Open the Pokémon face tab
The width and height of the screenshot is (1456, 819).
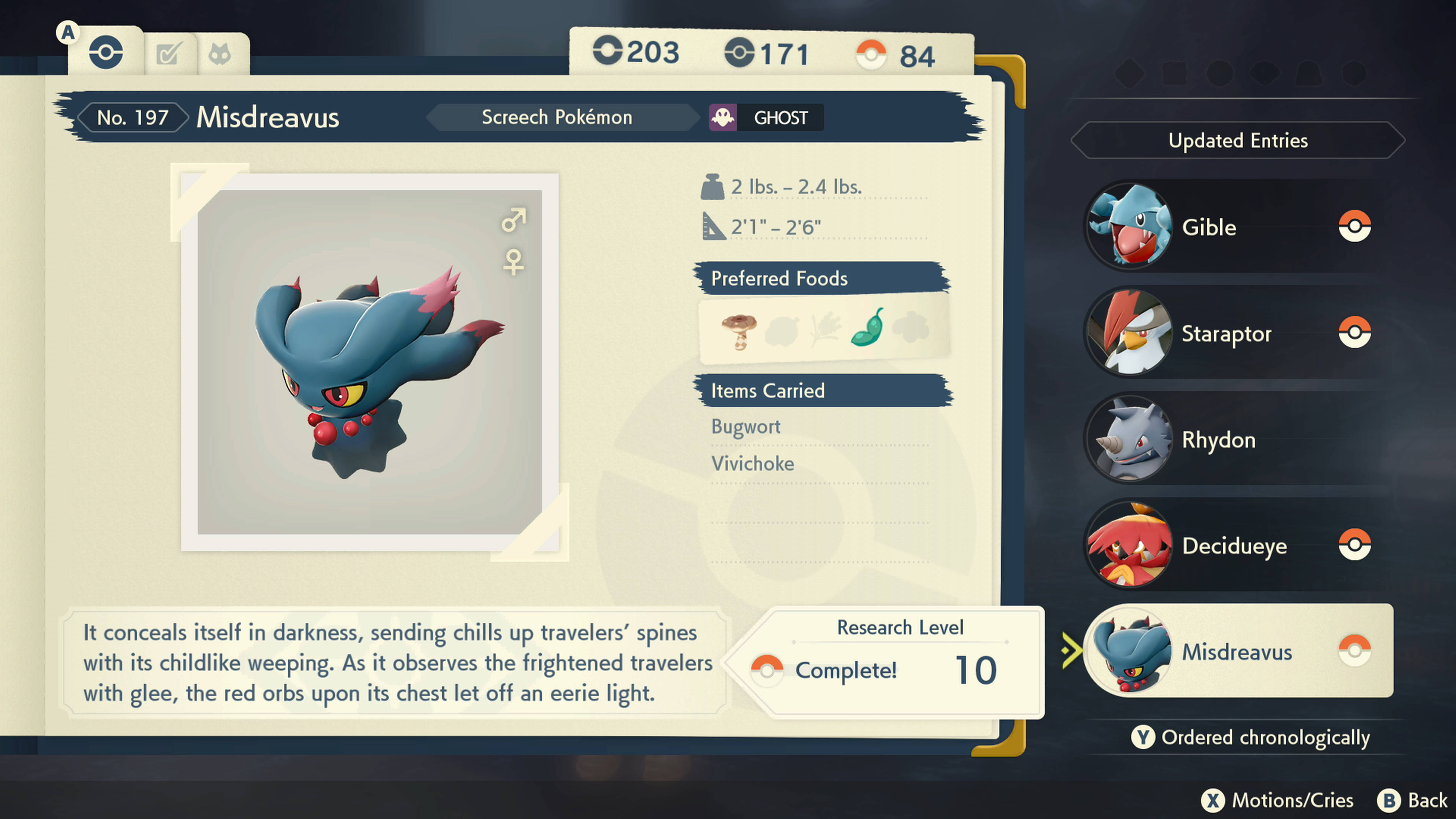tap(220, 54)
